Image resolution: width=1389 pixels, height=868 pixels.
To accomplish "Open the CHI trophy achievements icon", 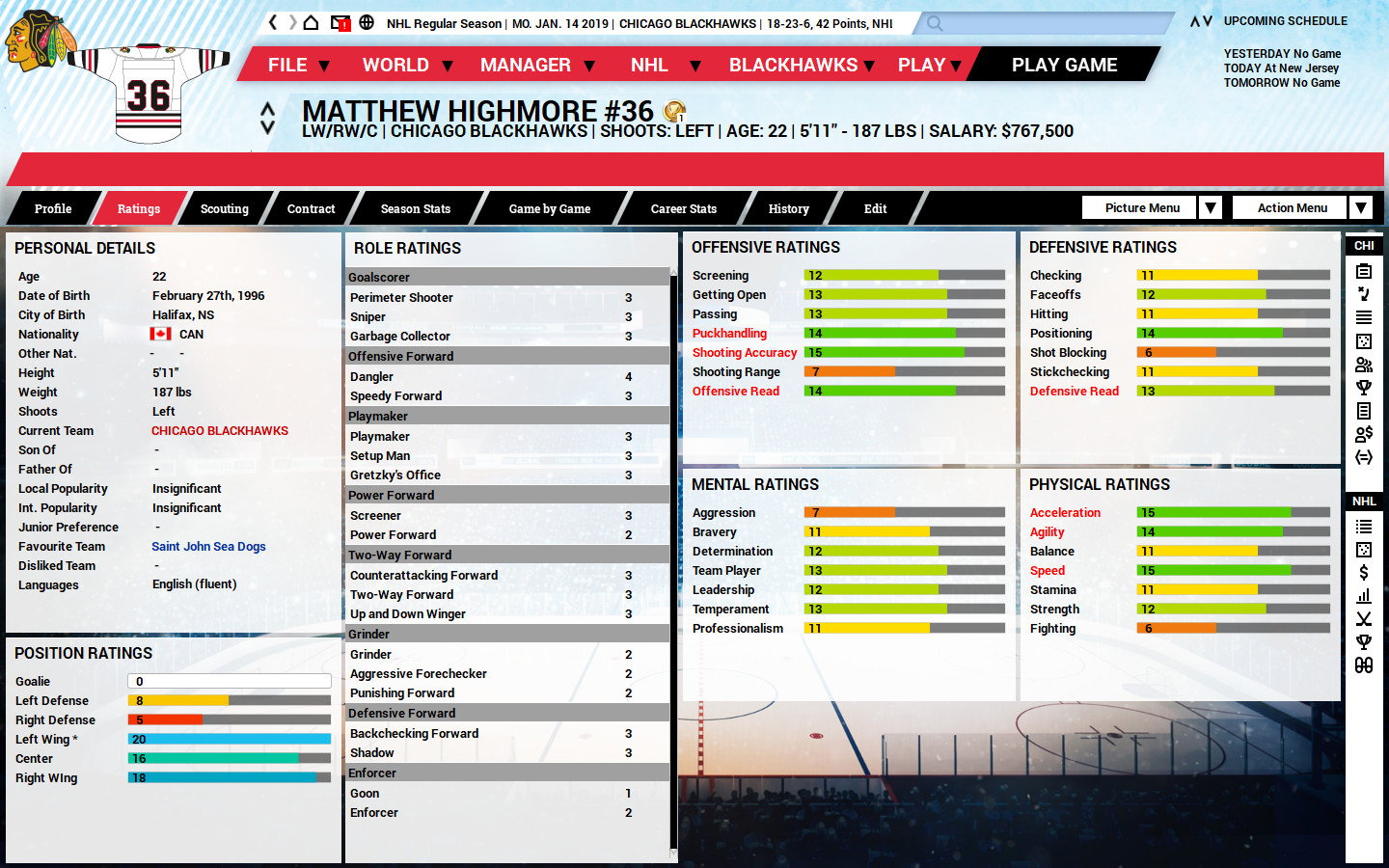I will tap(1364, 387).
